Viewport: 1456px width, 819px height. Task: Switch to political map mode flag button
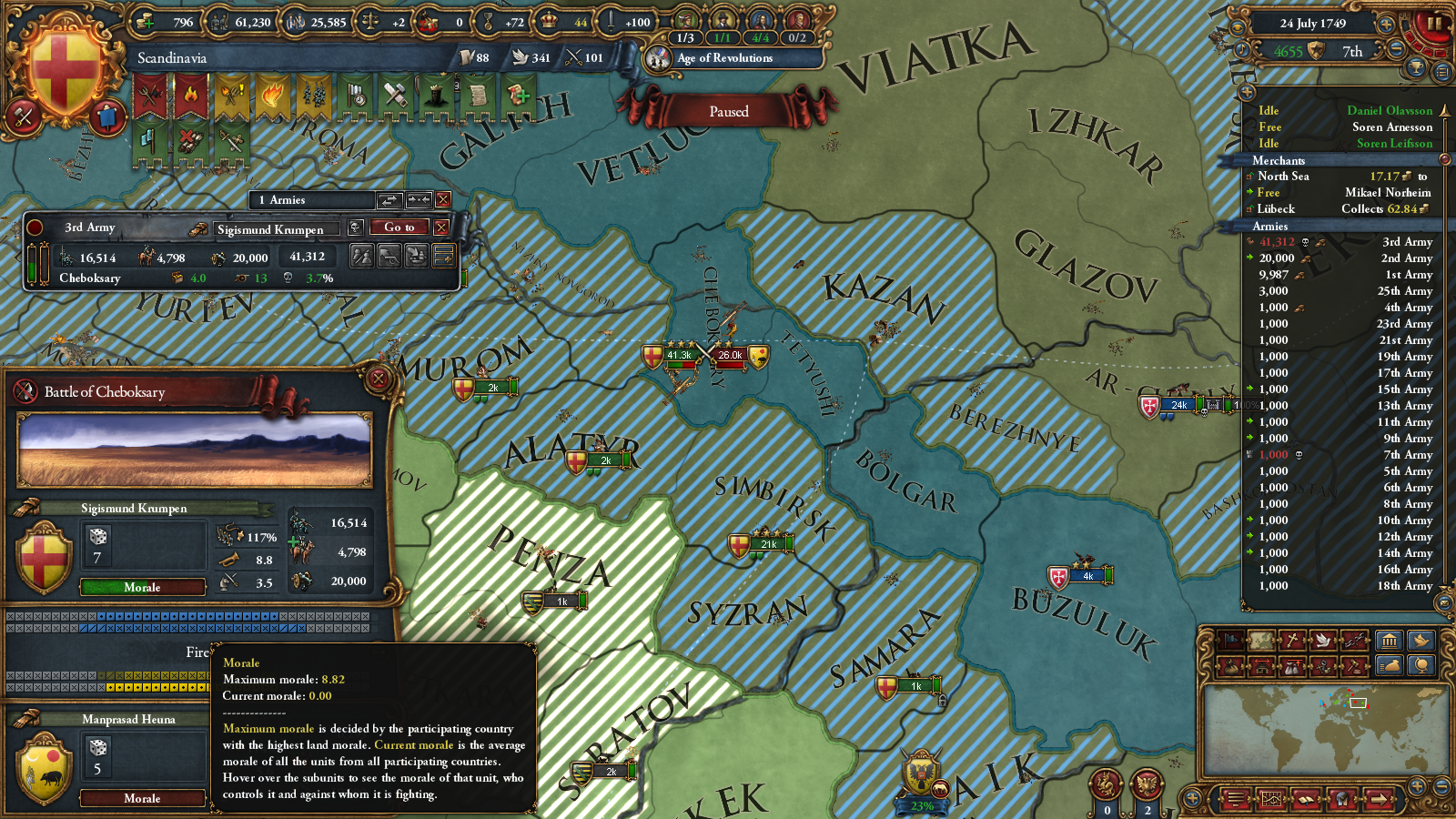pyautogui.click(x=1230, y=639)
